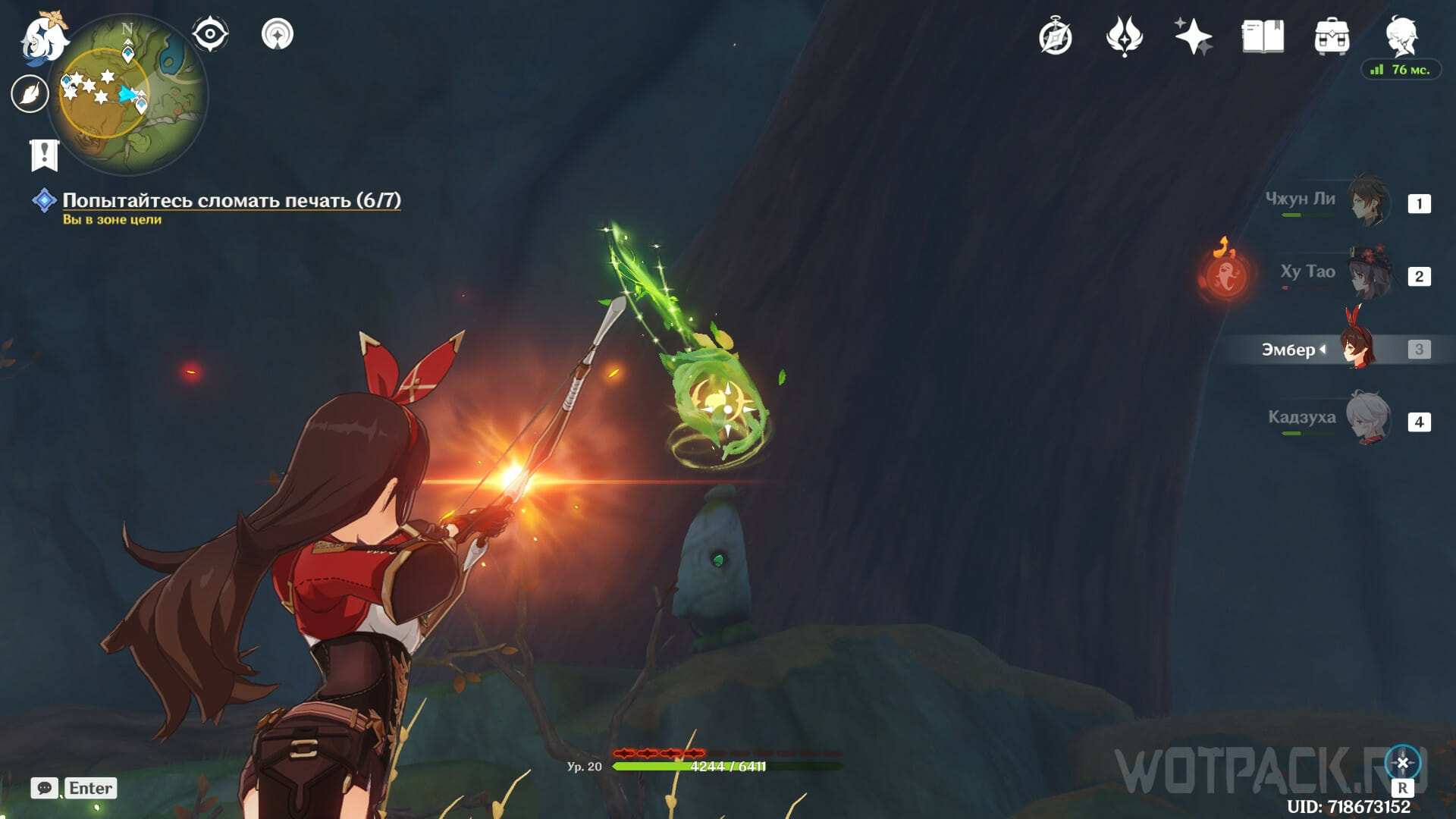Image resolution: width=1456 pixels, height=819 pixels.
Task: Open the inventory backpack
Action: point(1332,36)
